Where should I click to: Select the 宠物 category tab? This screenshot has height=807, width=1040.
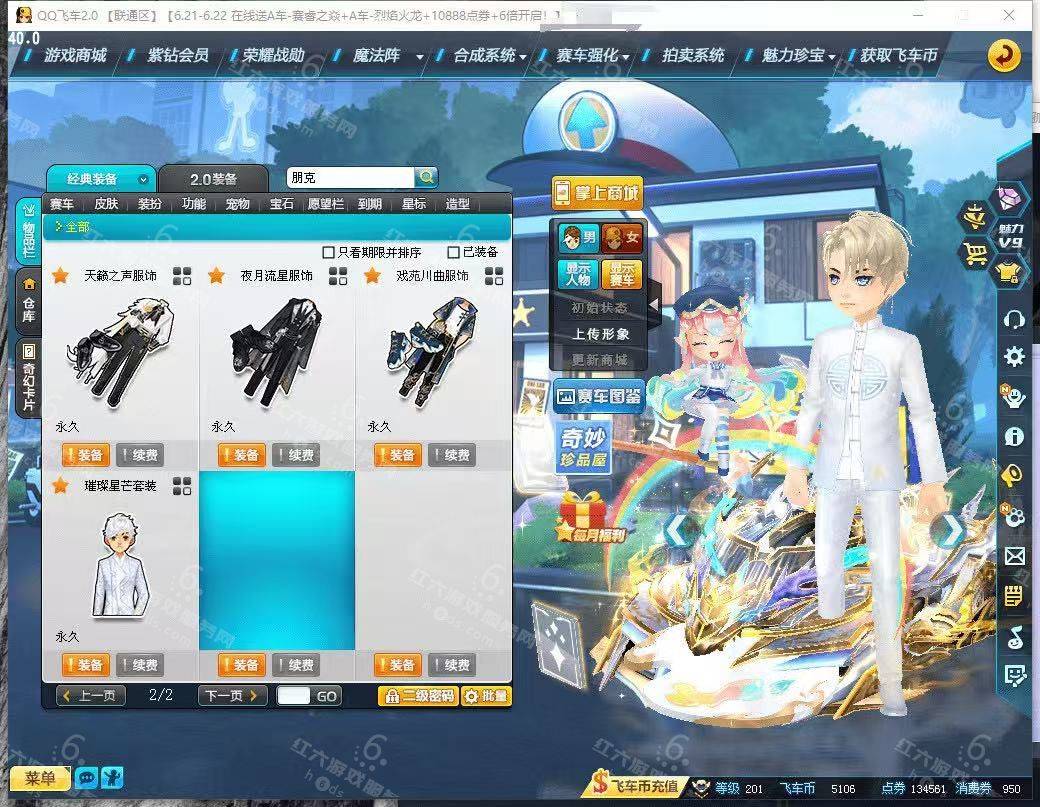click(x=237, y=204)
